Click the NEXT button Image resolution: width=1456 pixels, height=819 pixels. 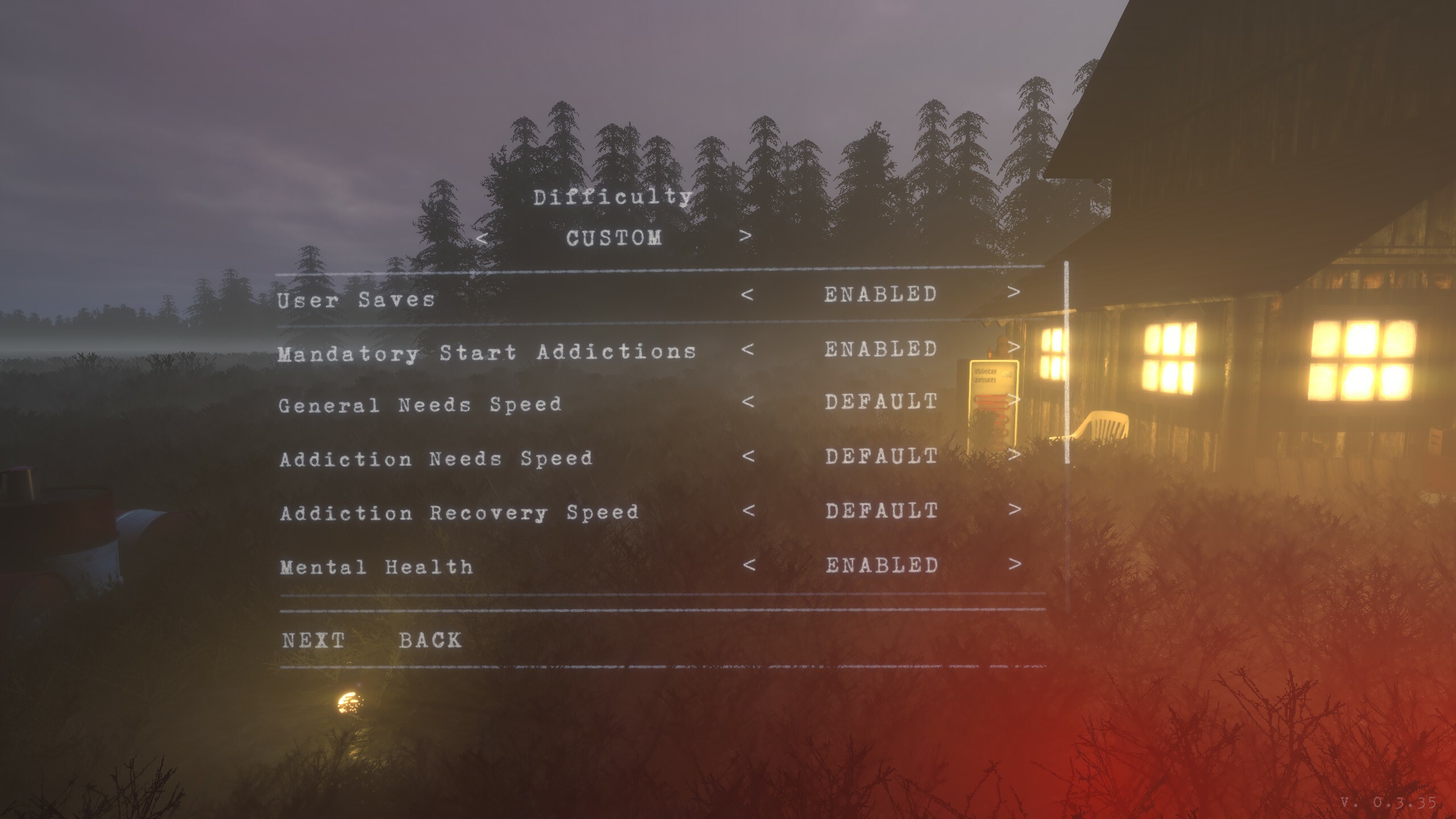pos(312,640)
